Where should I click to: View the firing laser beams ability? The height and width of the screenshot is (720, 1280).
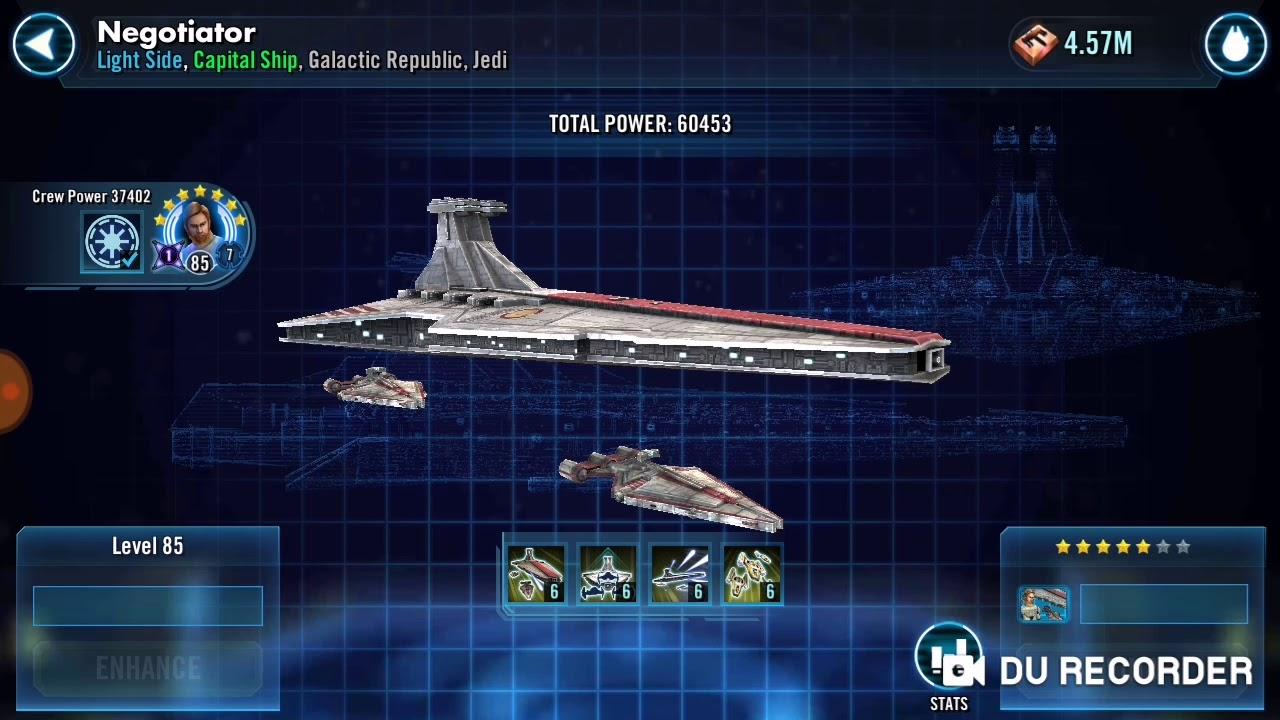[x=679, y=575]
